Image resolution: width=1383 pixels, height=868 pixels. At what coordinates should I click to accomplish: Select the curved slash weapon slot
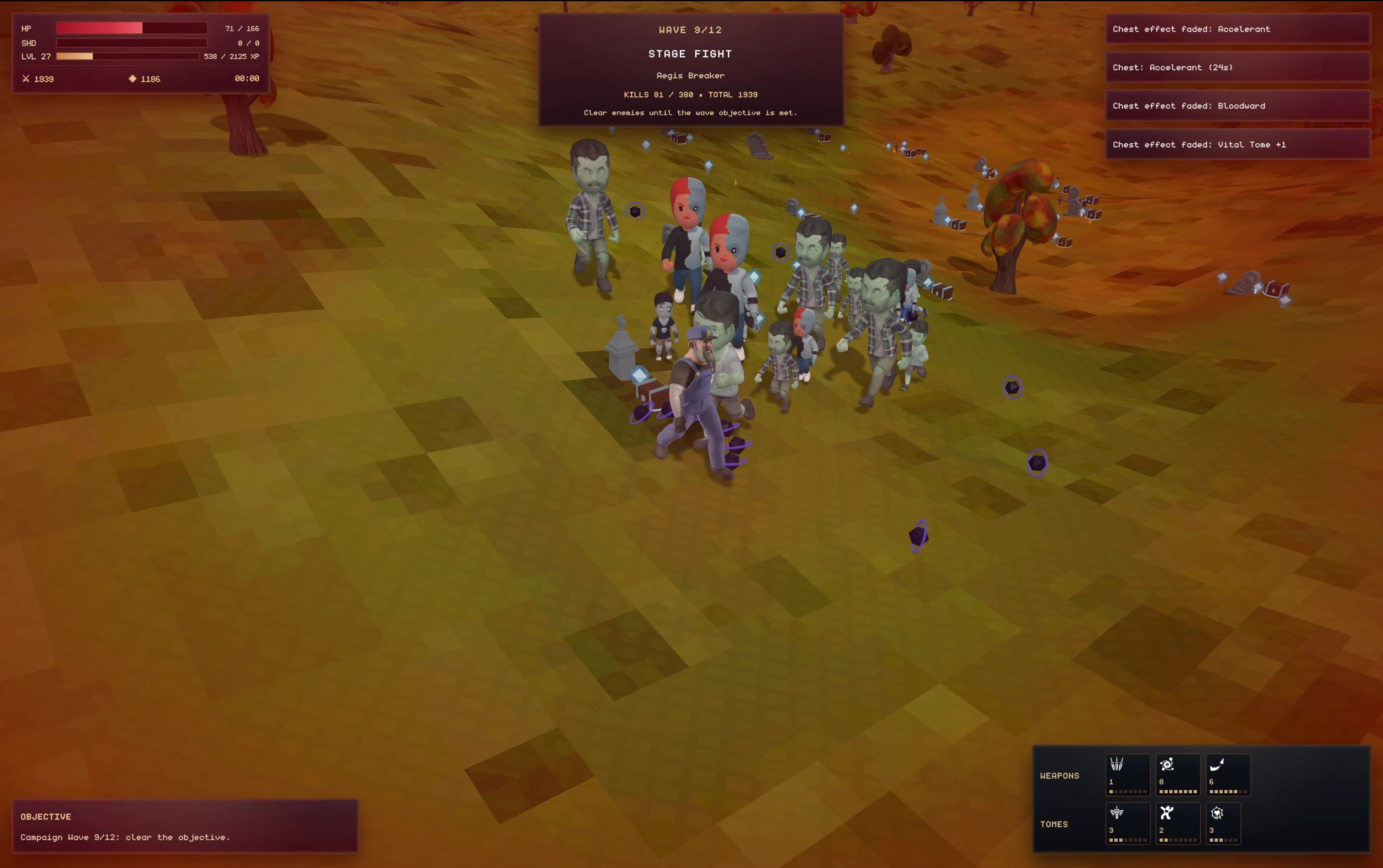[x=1227, y=774]
